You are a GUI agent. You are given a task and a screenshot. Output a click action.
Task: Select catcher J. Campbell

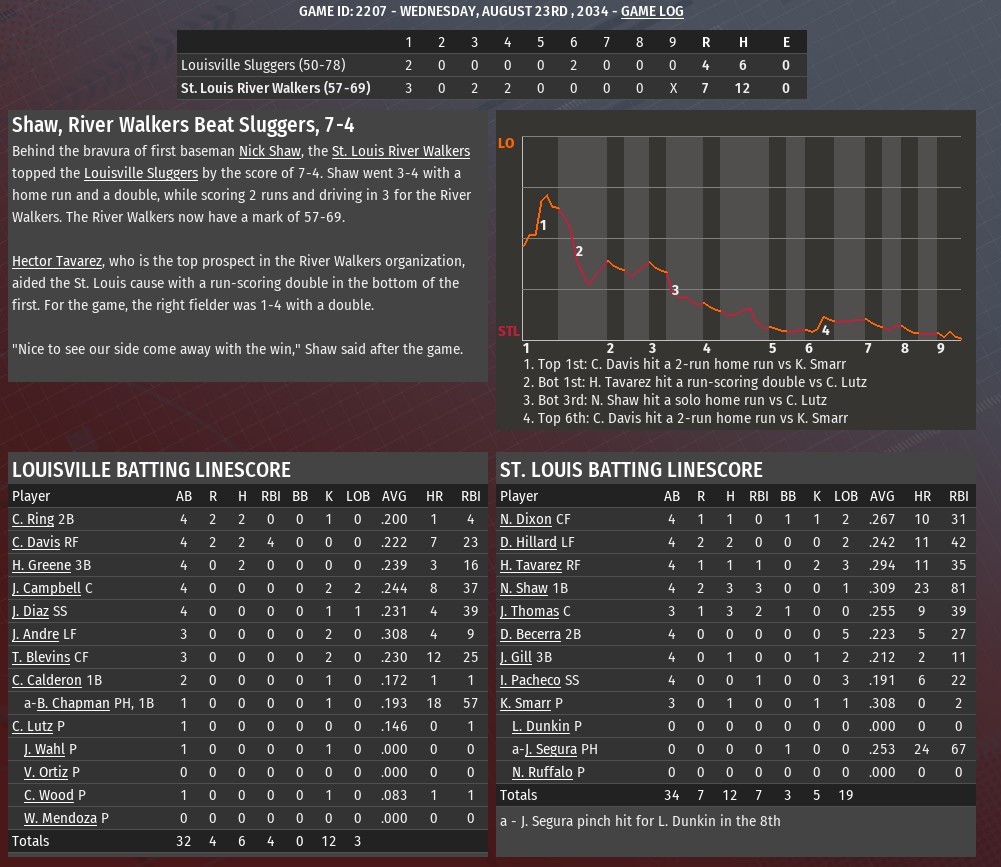[46, 588]
